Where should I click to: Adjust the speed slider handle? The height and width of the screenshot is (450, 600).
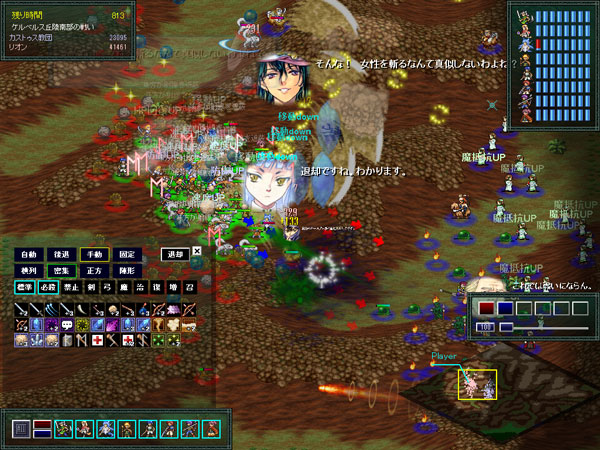click(x=507, y=327)
